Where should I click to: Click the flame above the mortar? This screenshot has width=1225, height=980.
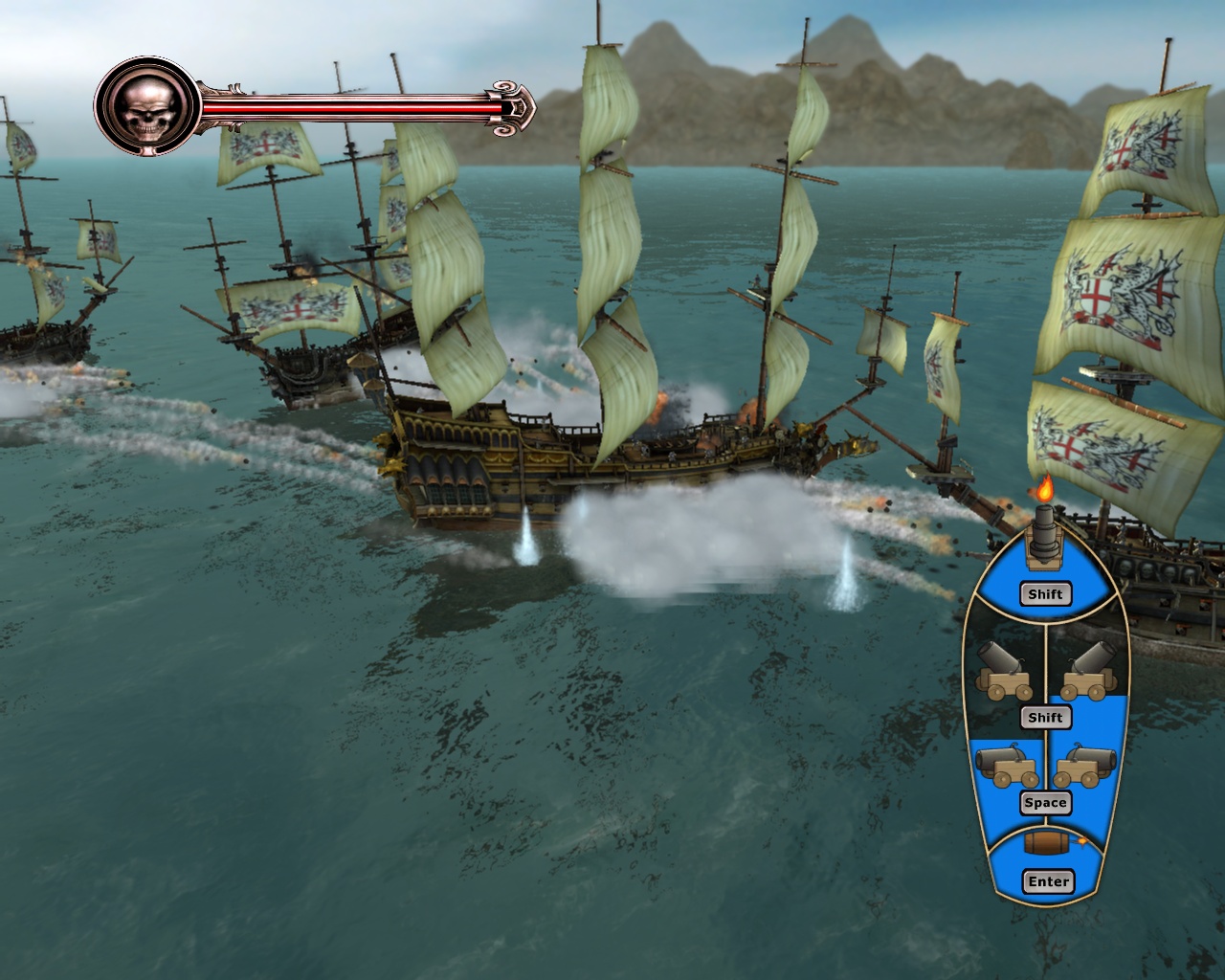tap(1043, 493)
